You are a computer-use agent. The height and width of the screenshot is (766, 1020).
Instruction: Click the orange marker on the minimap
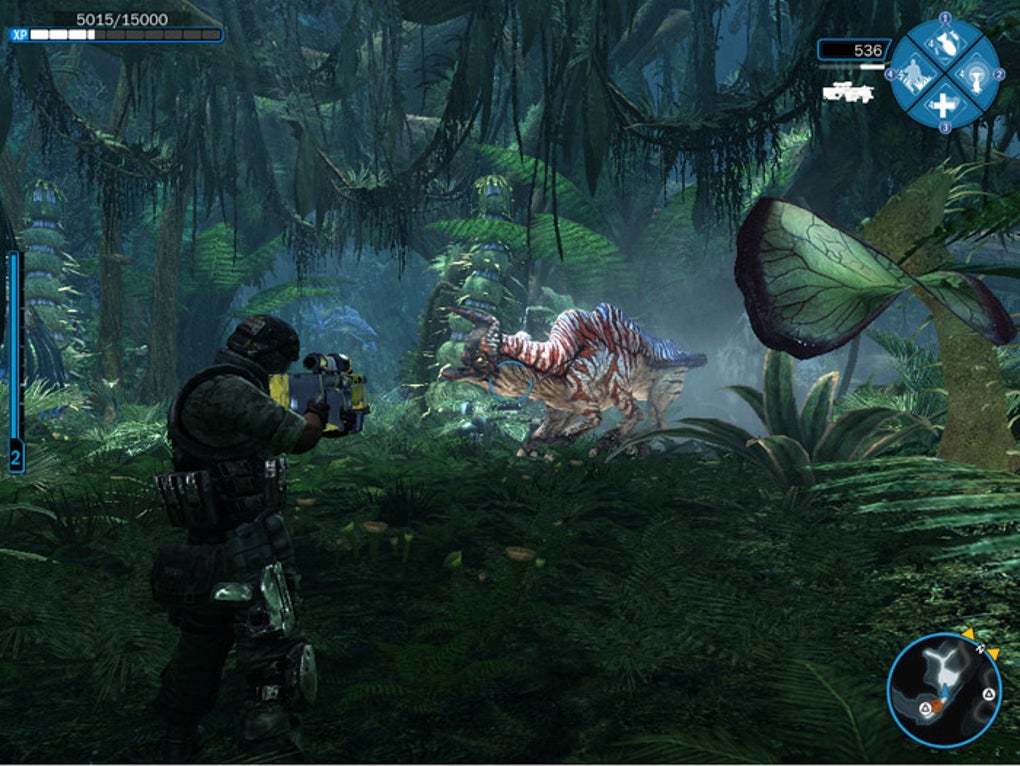click(938, 705)
